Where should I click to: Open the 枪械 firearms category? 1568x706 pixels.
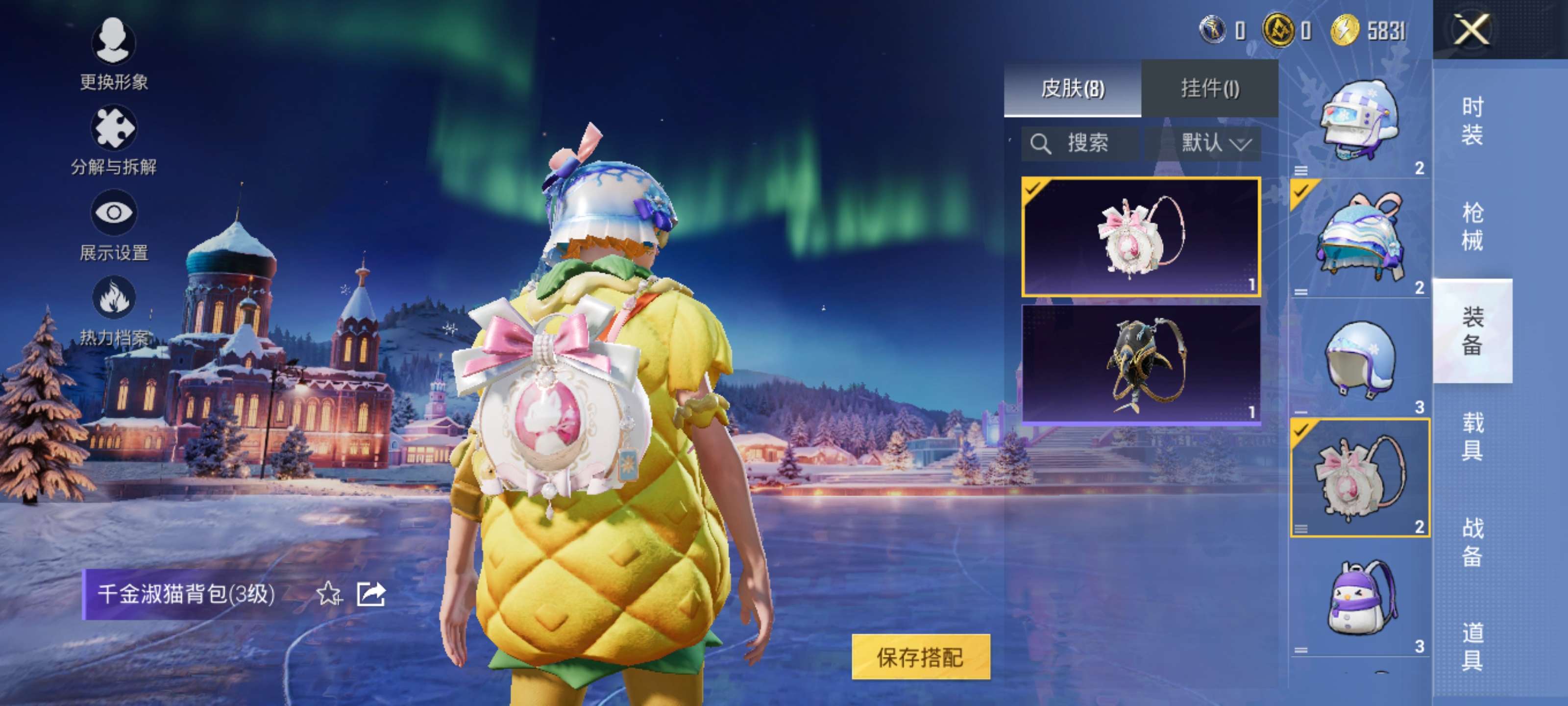tap(1472, 226)
